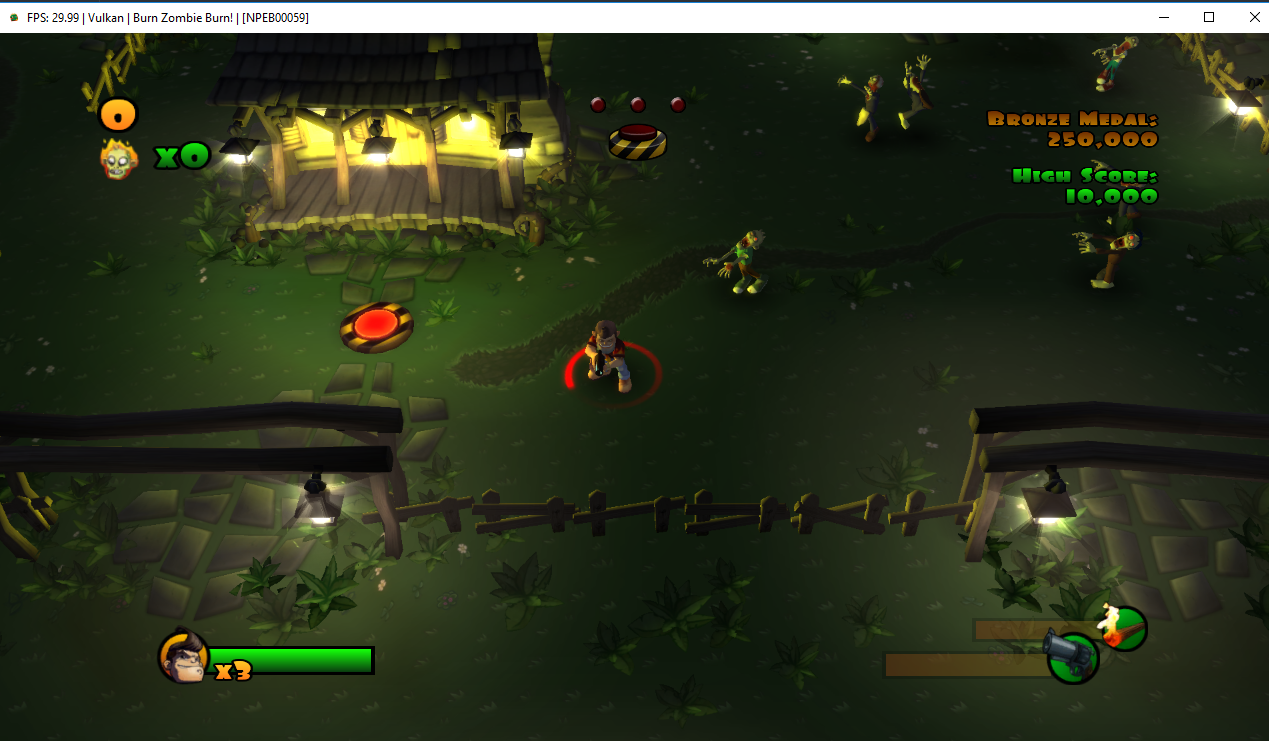The width and height of the screenshot is (1269, 741).
Task: Minimize the emulator window
Action: (1163, 17)
